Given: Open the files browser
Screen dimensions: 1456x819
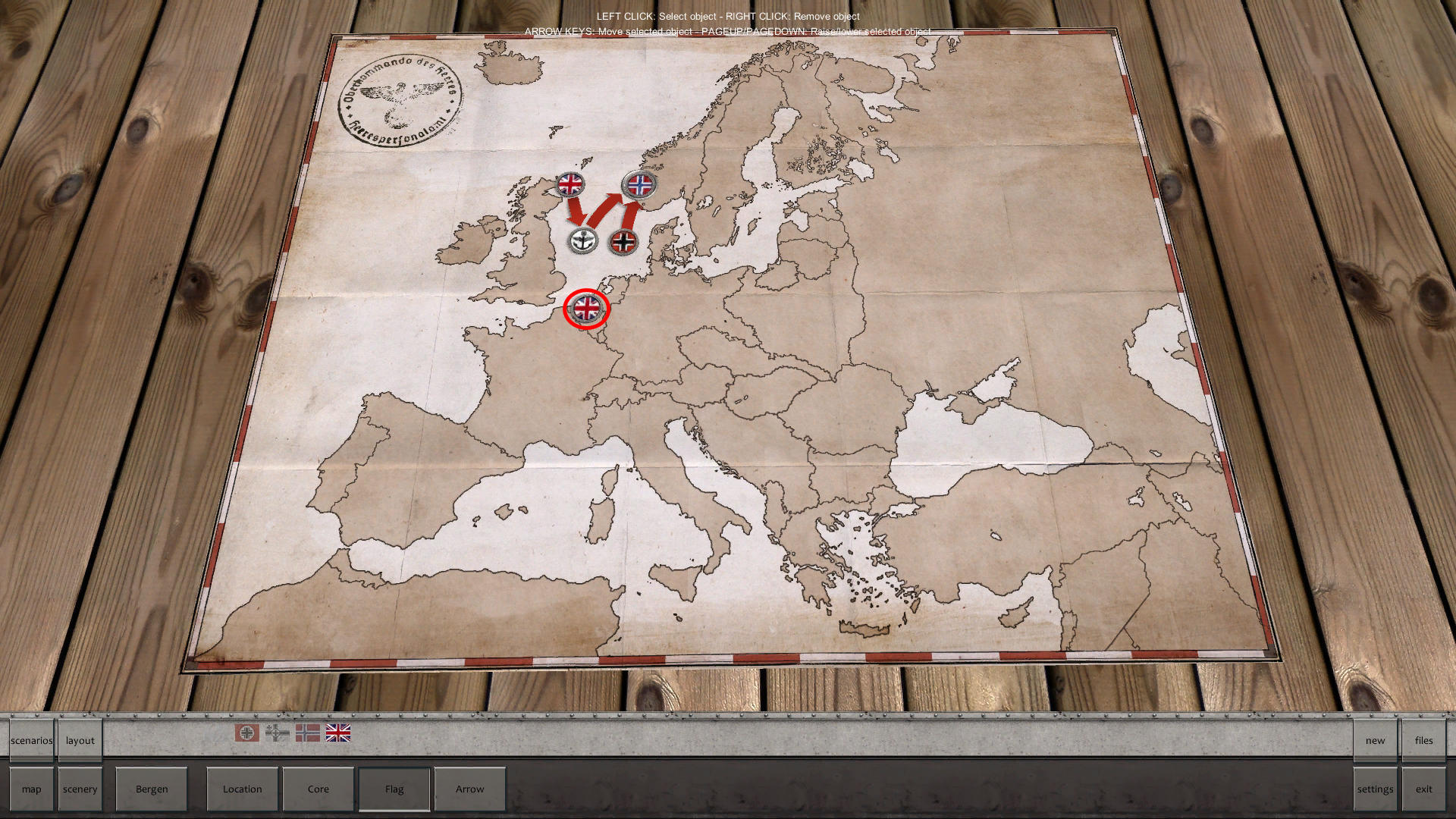Looking at the screenshot, I should pyautogui.click(x=1424, y=740).
